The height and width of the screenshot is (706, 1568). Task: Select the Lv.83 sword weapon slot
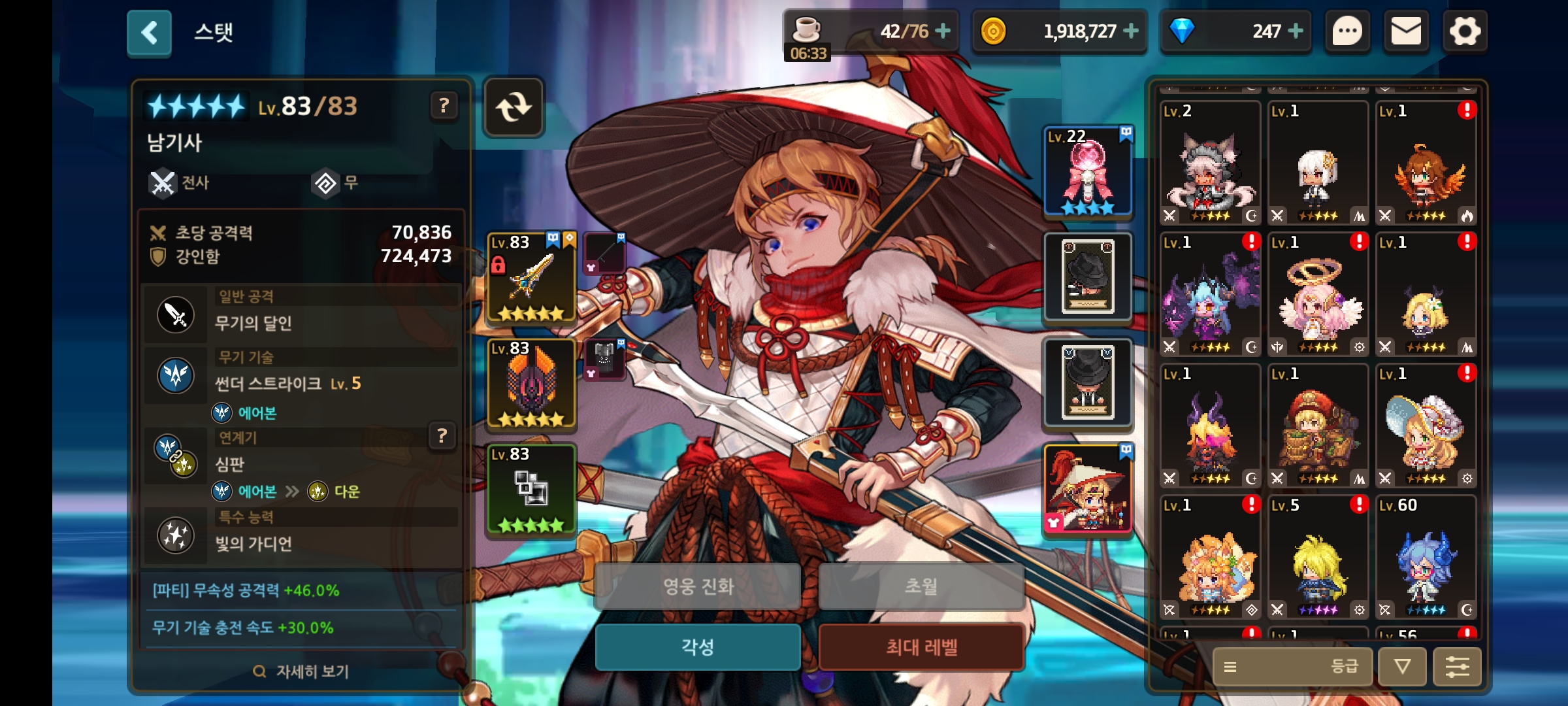[532, 277]
